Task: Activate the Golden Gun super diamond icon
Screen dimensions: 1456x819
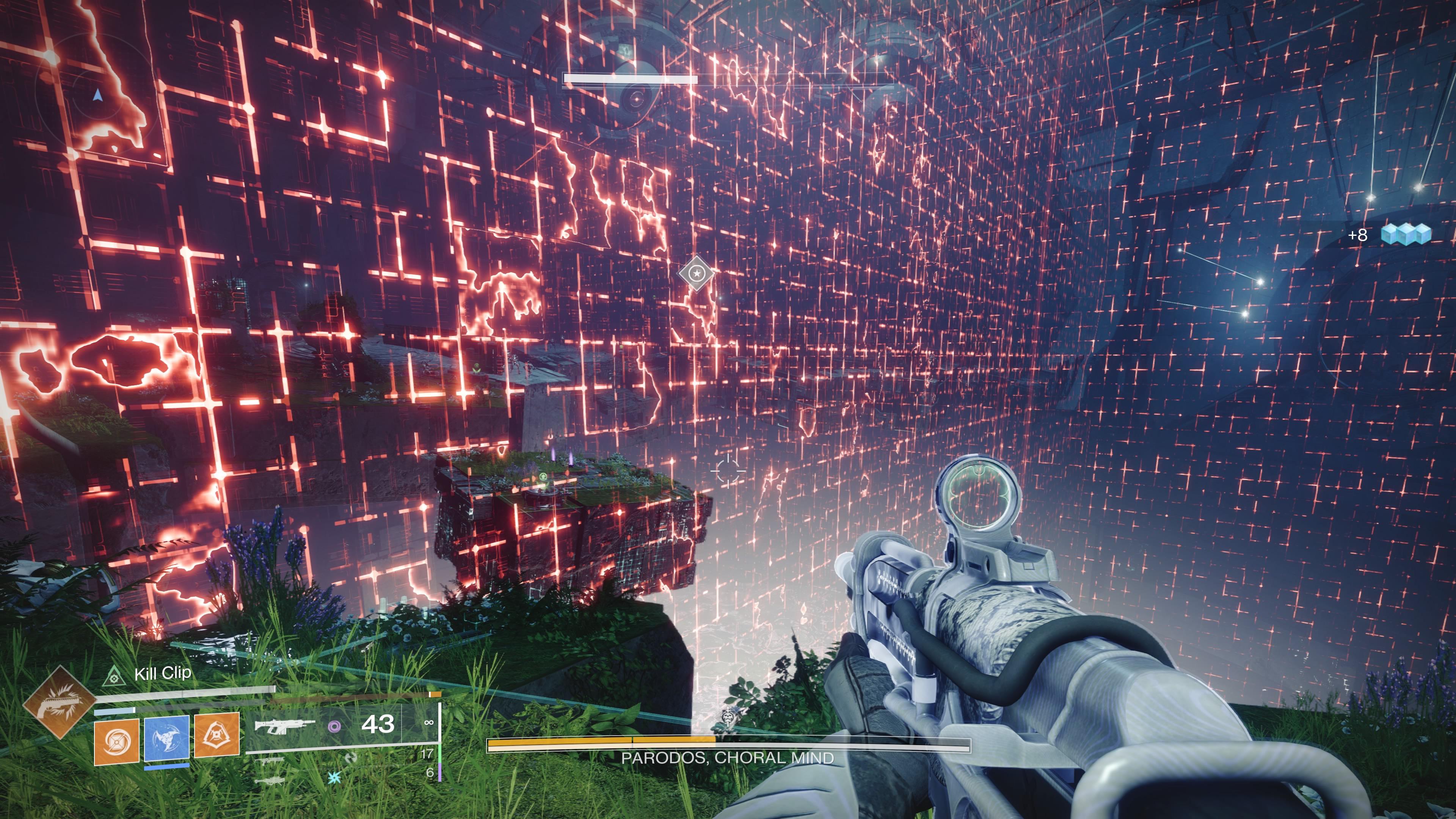Action: 59,702
